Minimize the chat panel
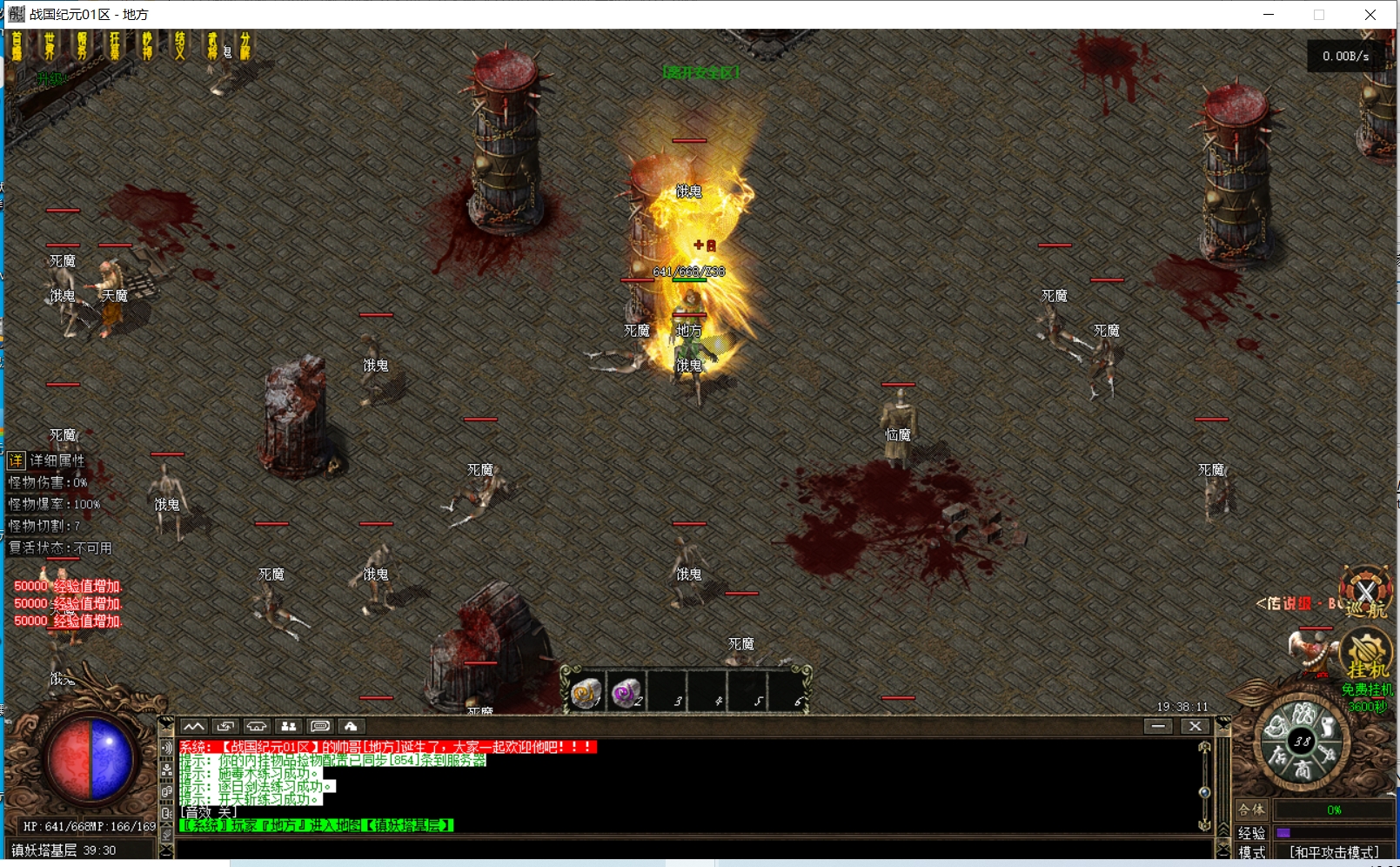This screenshot has height=867, width=1400. (x=1158, y=726)
